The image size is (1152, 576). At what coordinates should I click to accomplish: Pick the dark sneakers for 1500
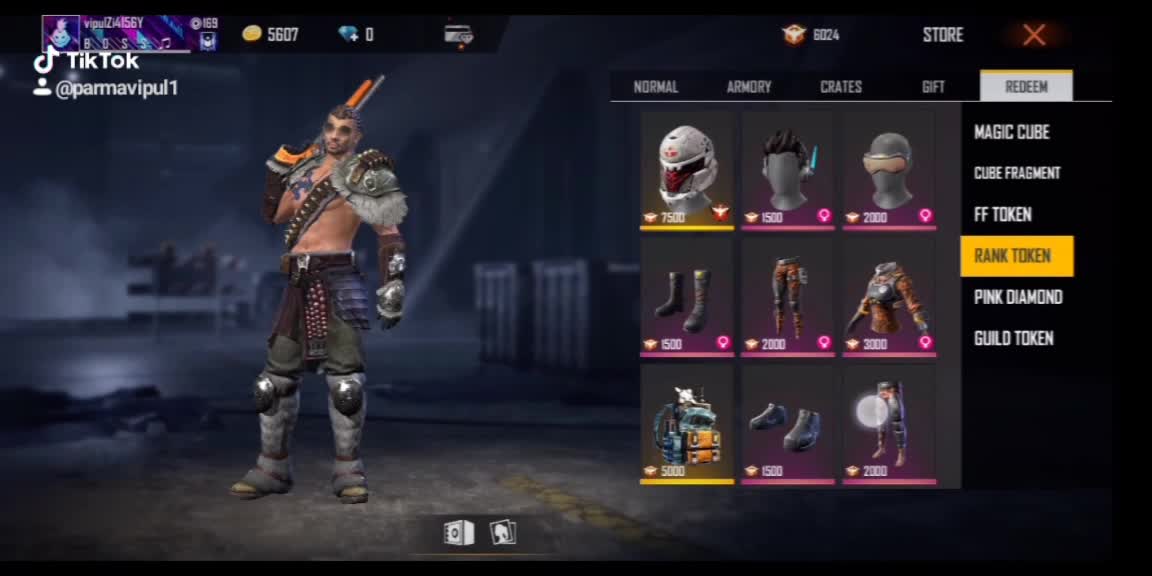coord(788,424)
